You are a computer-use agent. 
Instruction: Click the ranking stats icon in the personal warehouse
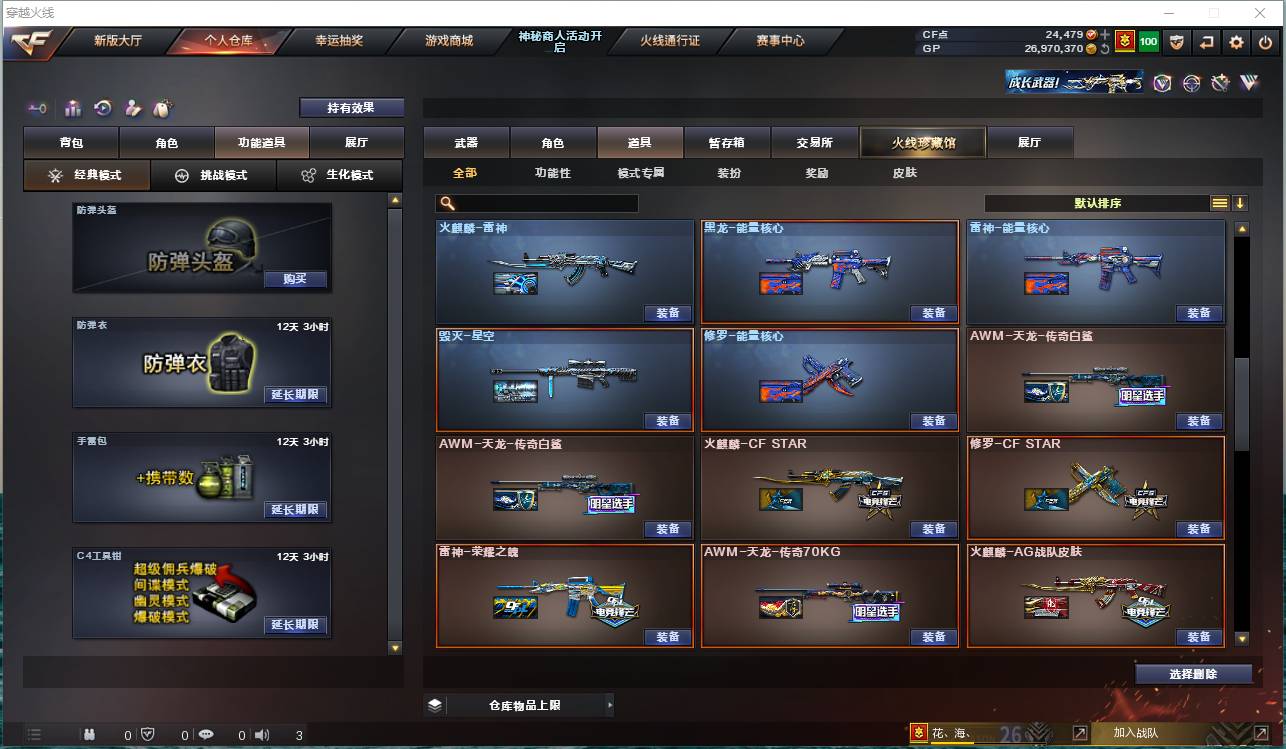pos(71,108)
